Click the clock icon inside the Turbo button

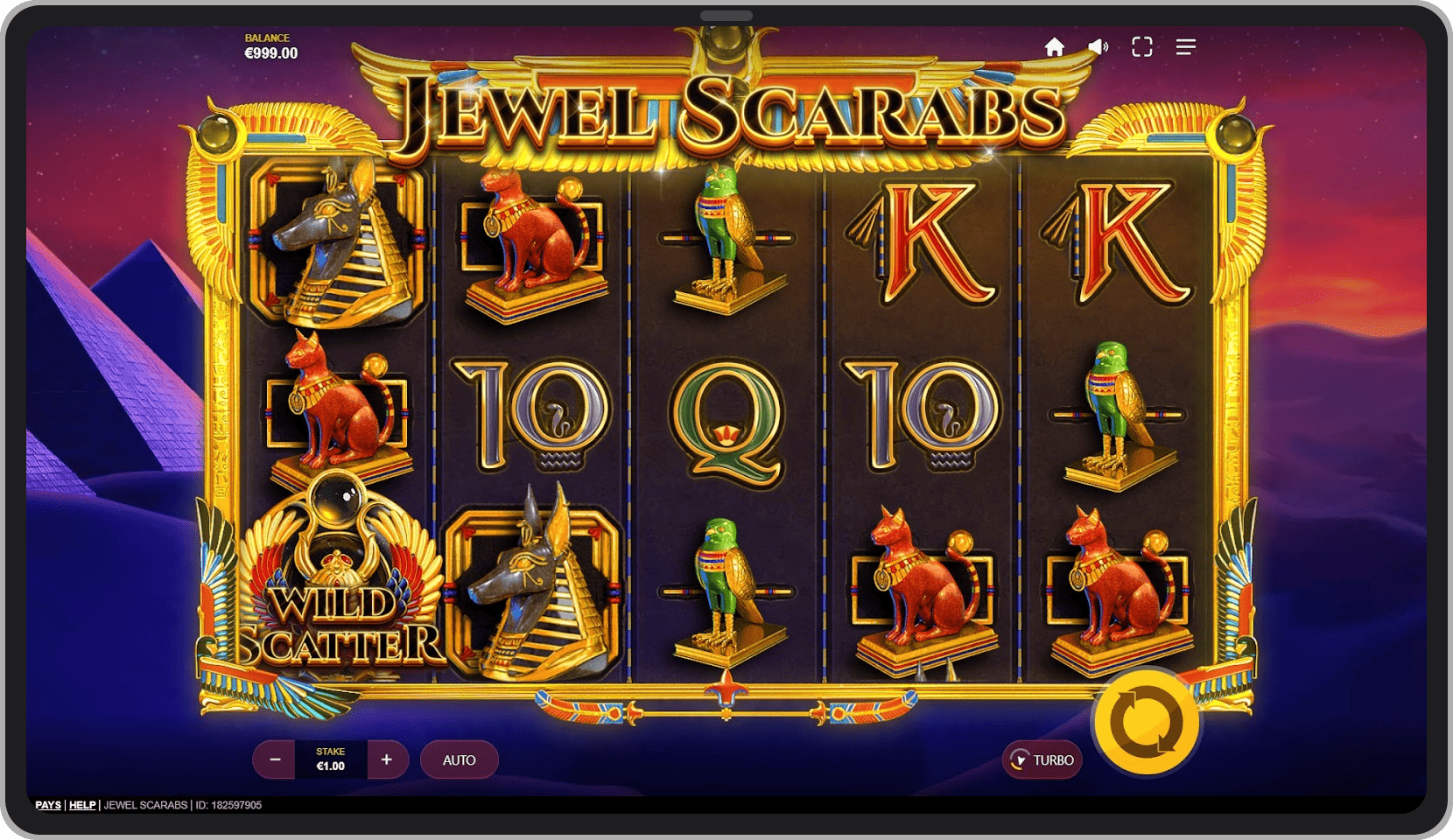click(1019, 760)
